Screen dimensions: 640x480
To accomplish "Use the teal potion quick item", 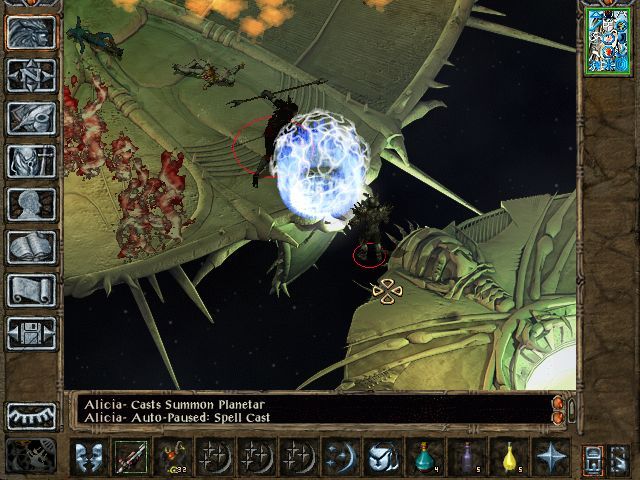I will (424, 457).
